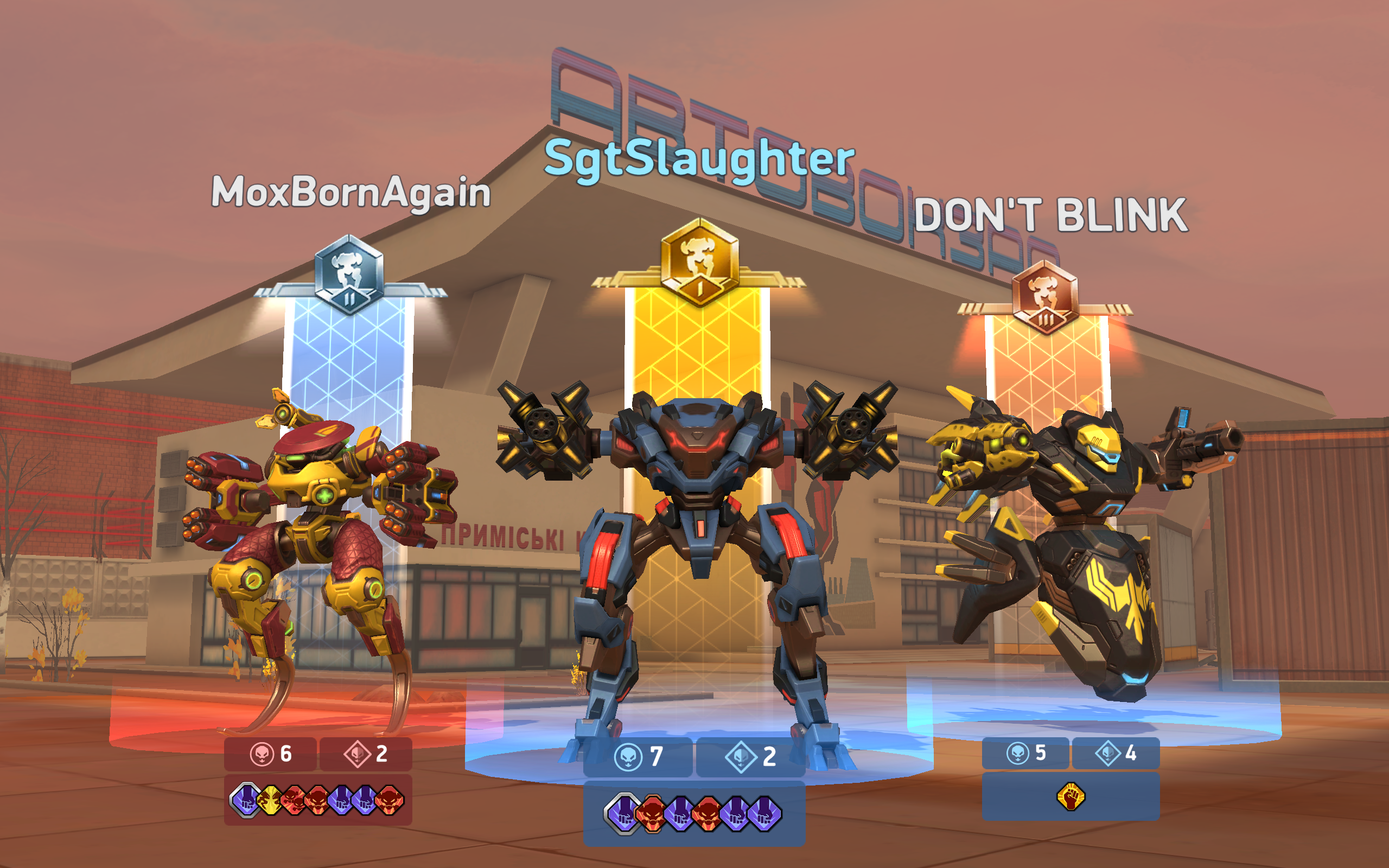The height and width of the screenshot is (868, 1389).
Task: Expand SgtSlaughter's accolade badge panel
Action: (x=689, y=812)
